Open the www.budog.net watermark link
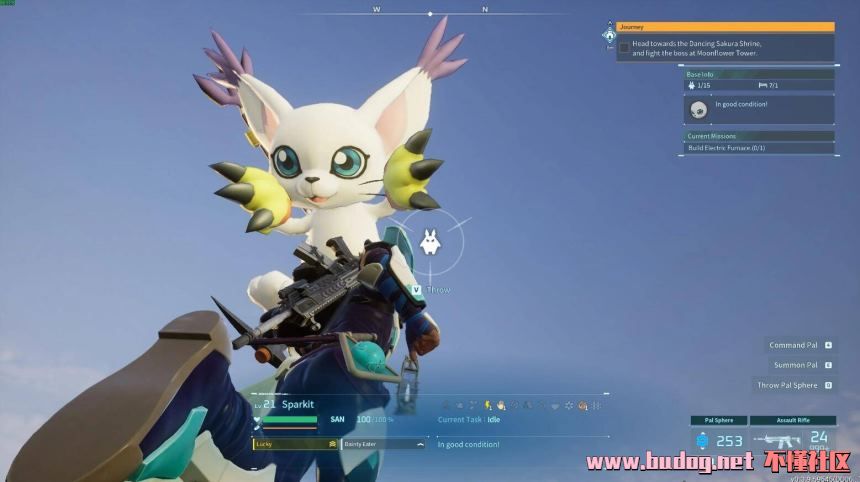860x482 pixels. click(669, 462)
